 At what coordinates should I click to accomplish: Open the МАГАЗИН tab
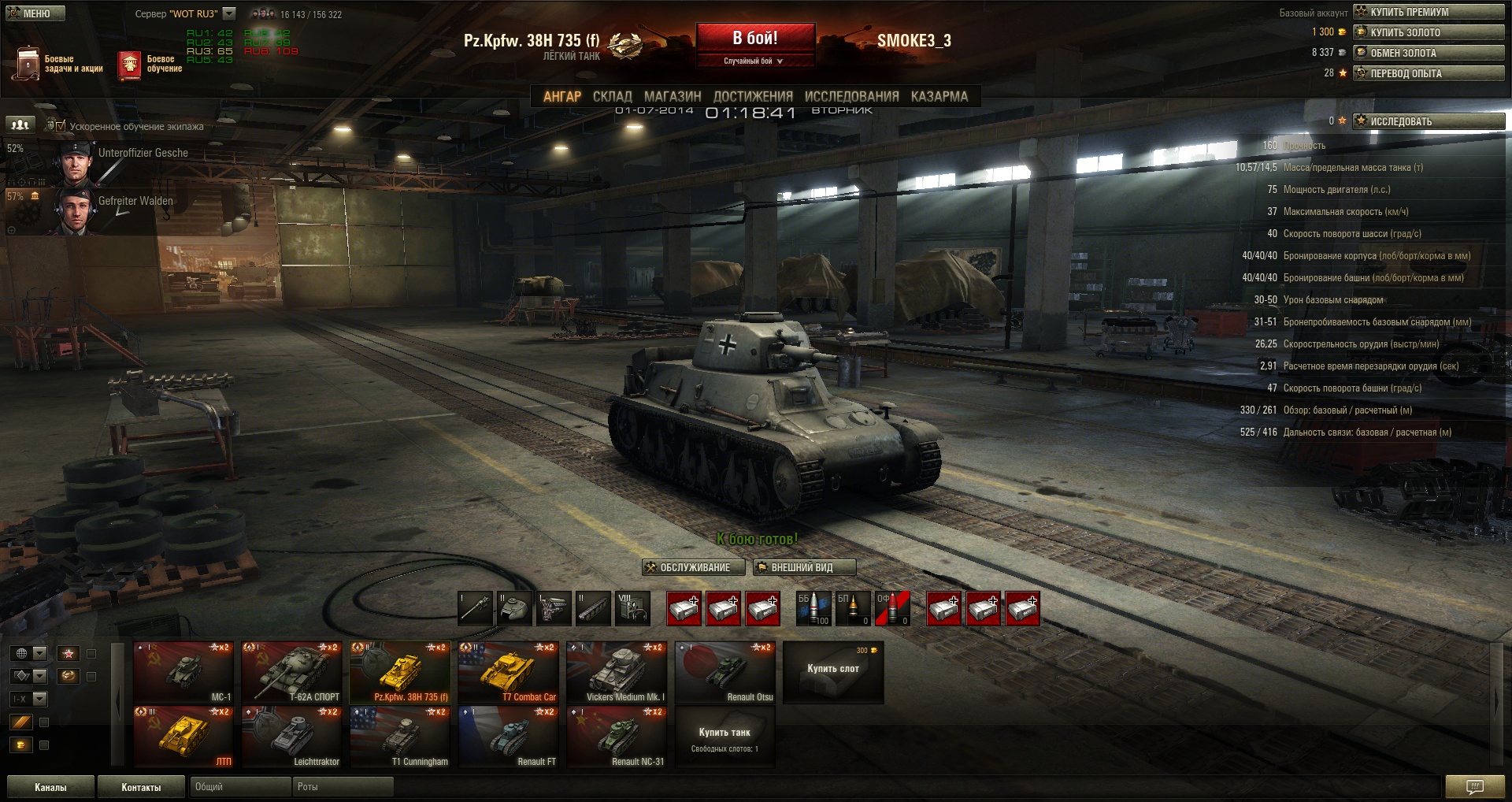pos(673,96)
